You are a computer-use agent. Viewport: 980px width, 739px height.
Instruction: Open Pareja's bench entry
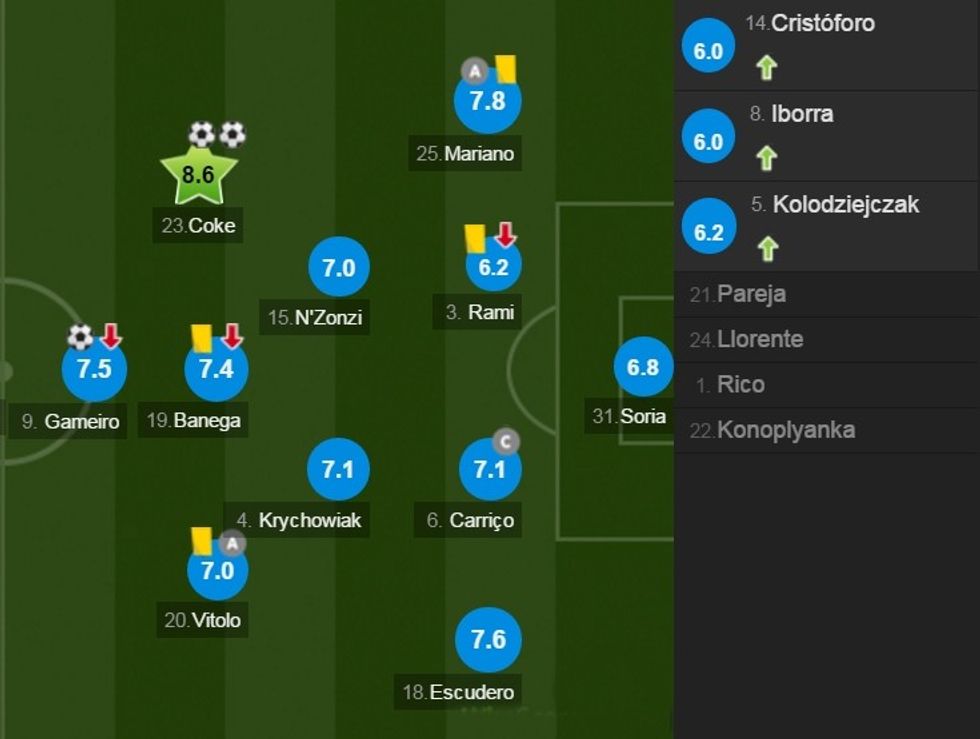[826, 294]
